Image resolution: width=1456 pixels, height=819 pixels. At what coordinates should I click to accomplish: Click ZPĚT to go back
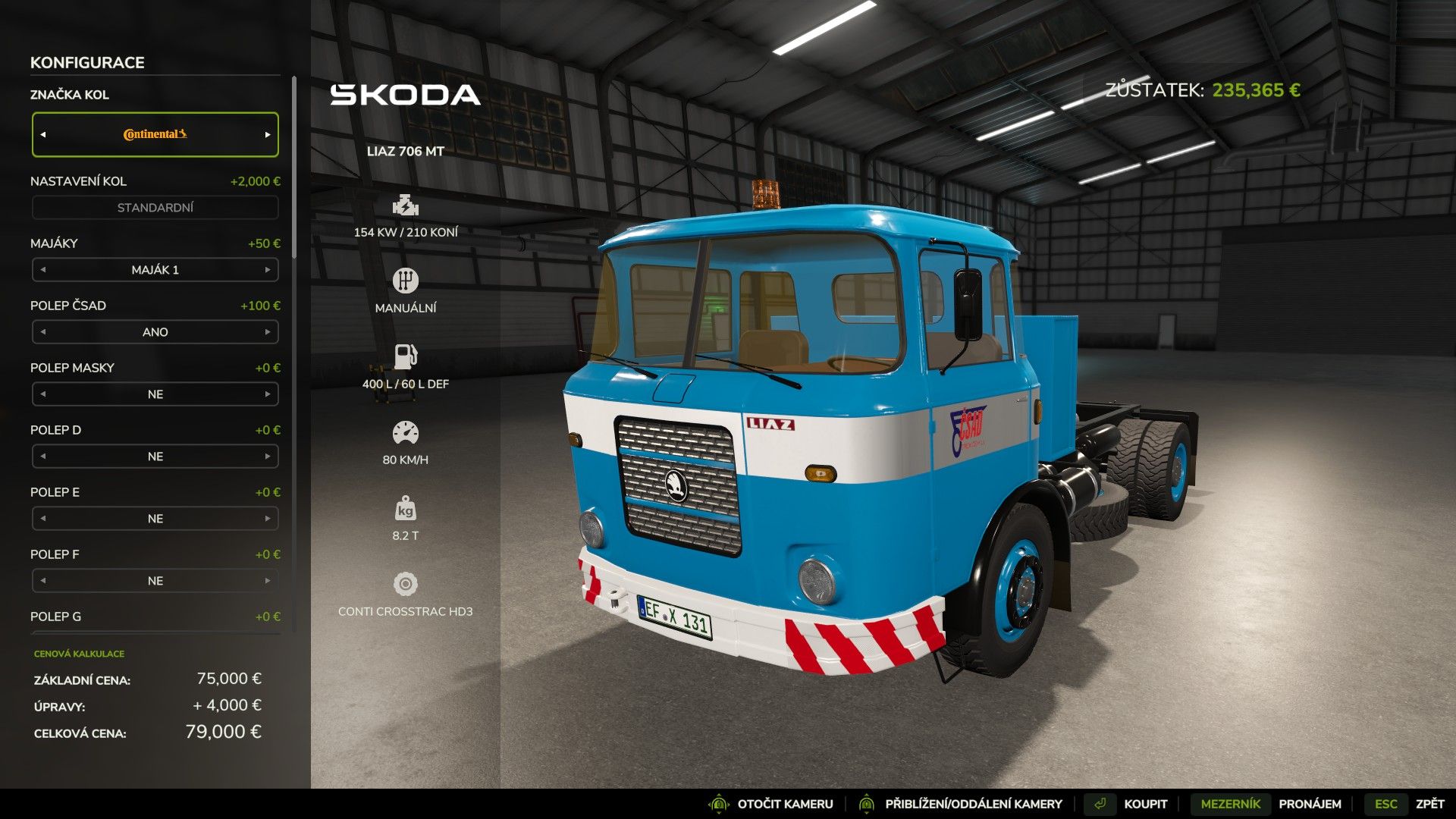(x=1430, y=803)
